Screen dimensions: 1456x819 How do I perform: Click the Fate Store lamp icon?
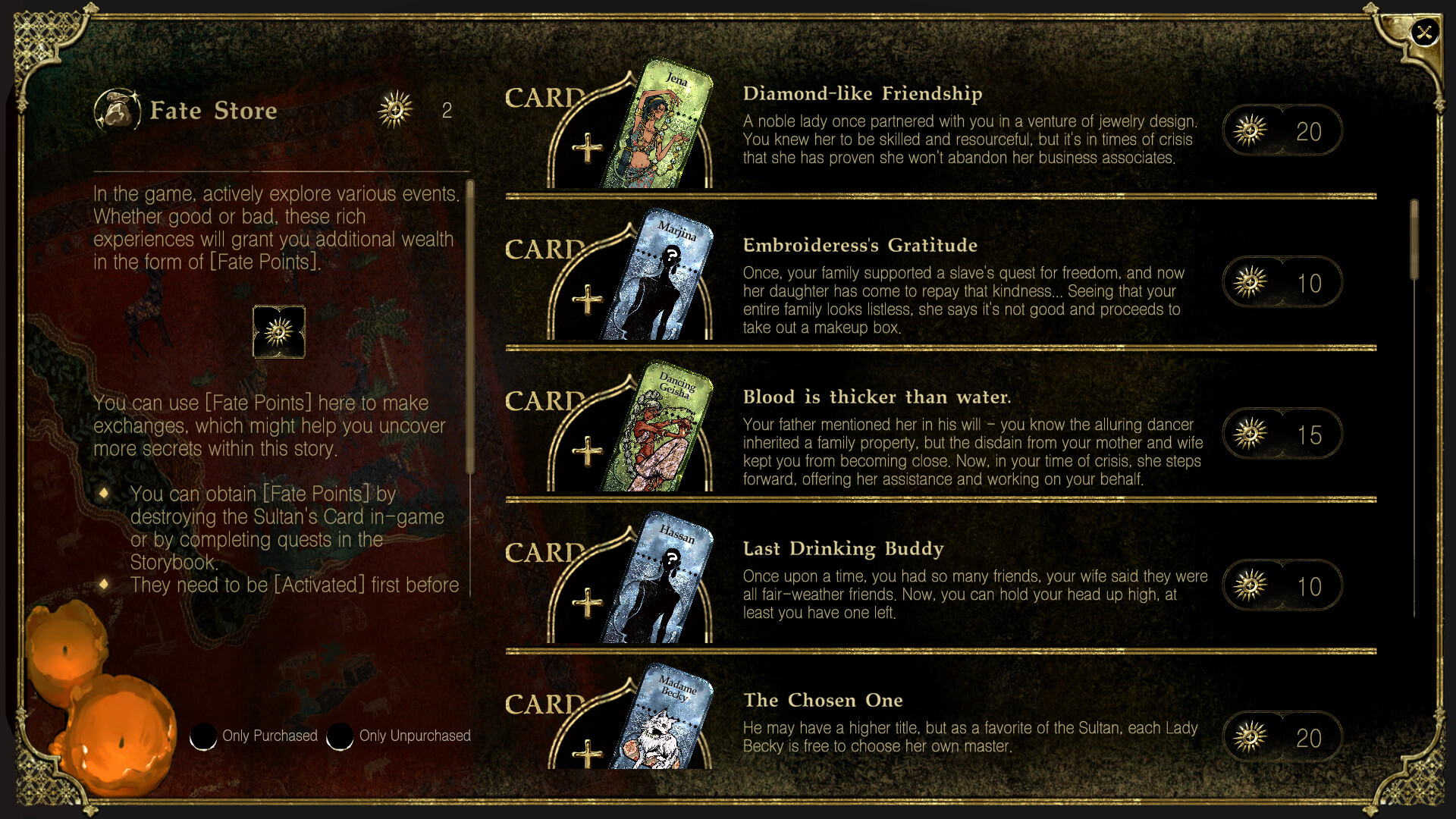tap(119, 110)
